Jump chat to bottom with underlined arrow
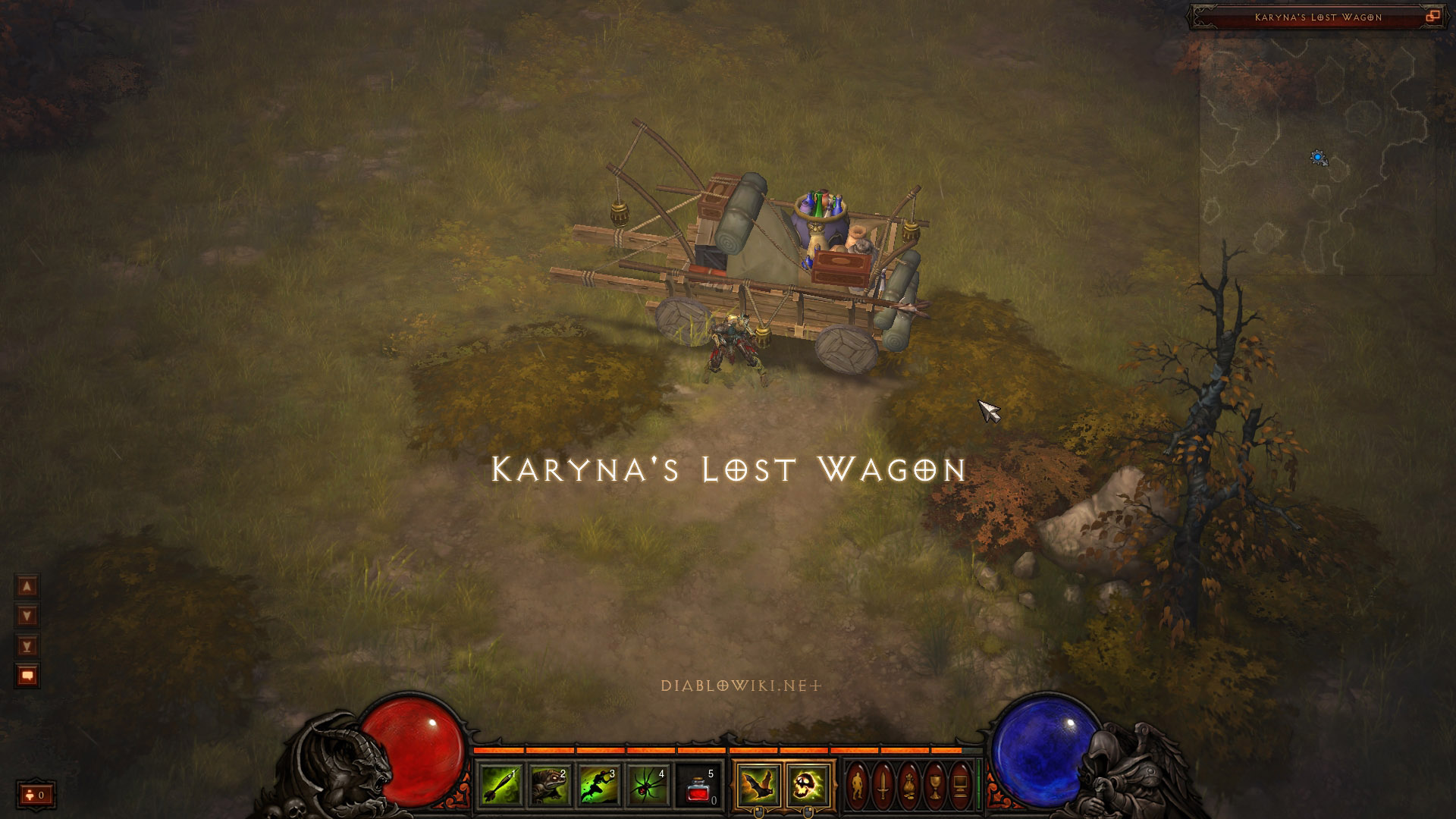Image resolution: width=1456 pixels, height=819 pixels. click(27, 646)
